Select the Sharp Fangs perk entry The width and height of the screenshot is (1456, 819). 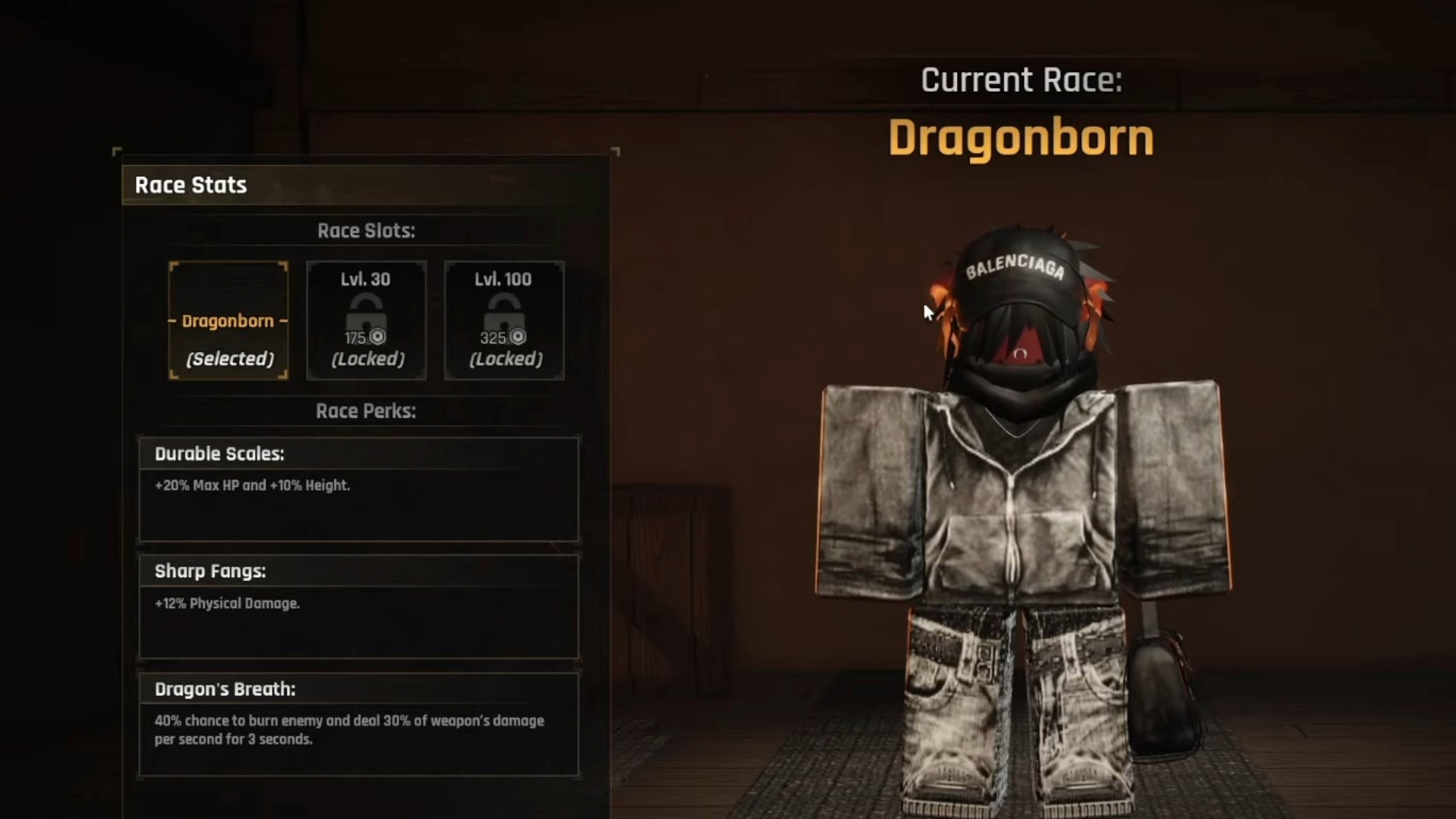[x=359, y=607]
